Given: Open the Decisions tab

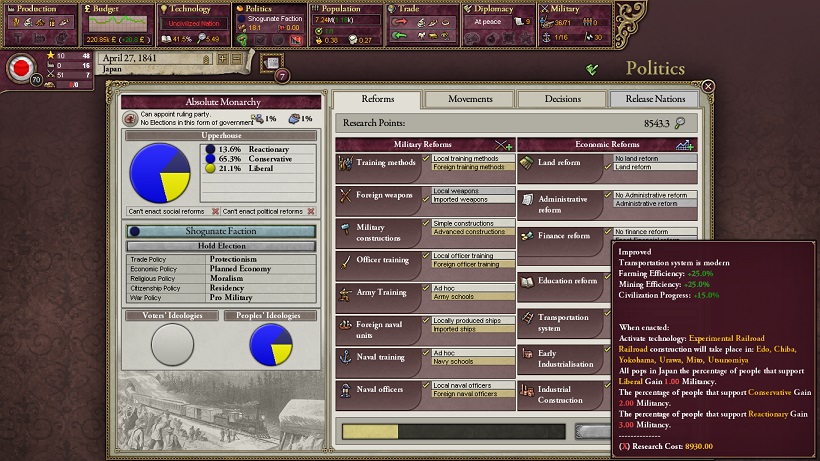Looking at the screenshot, I should [x=562, y=99].
